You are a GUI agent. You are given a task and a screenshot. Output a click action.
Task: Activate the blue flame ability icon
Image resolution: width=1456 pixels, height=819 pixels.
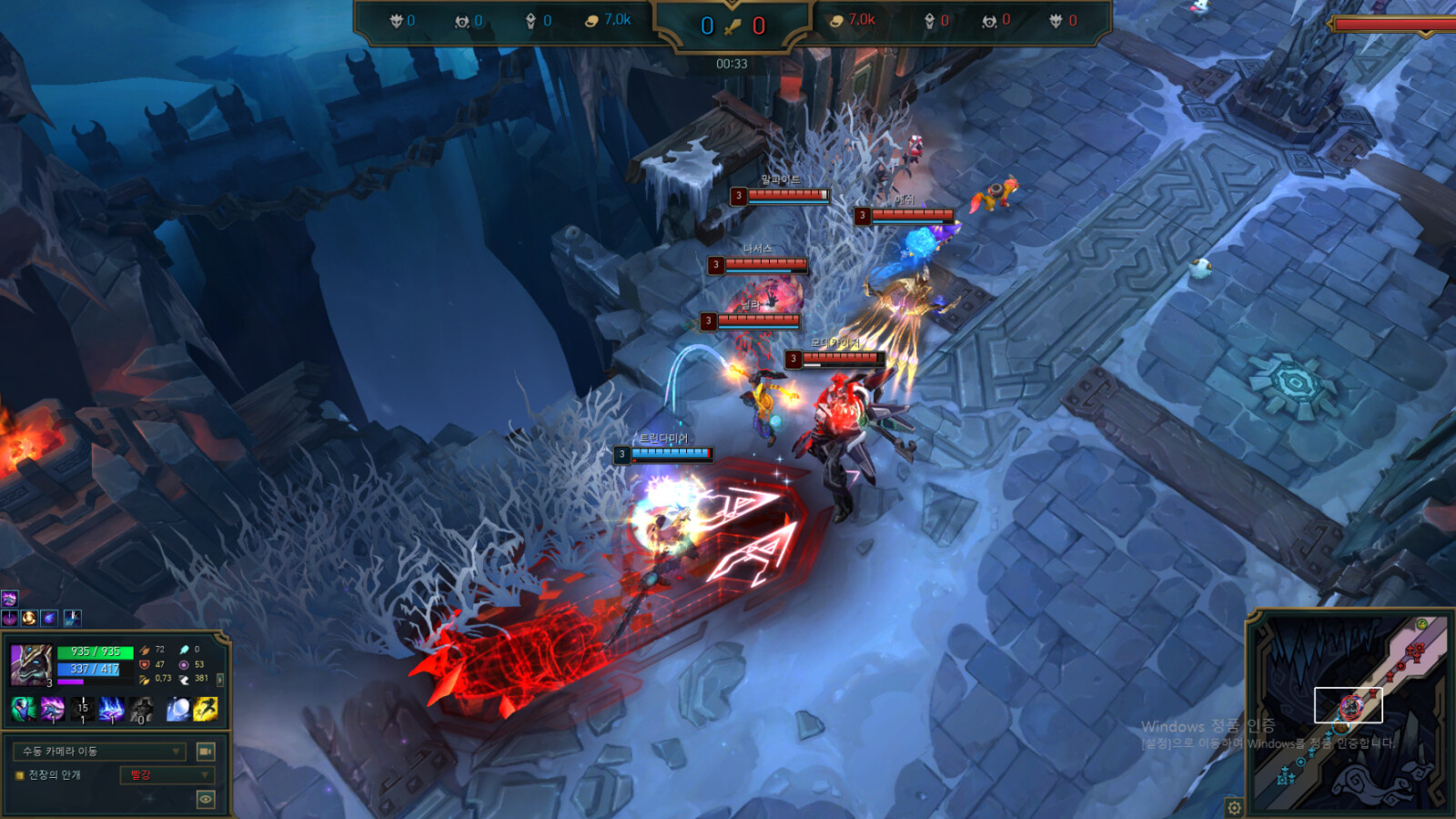coord(112,708)
